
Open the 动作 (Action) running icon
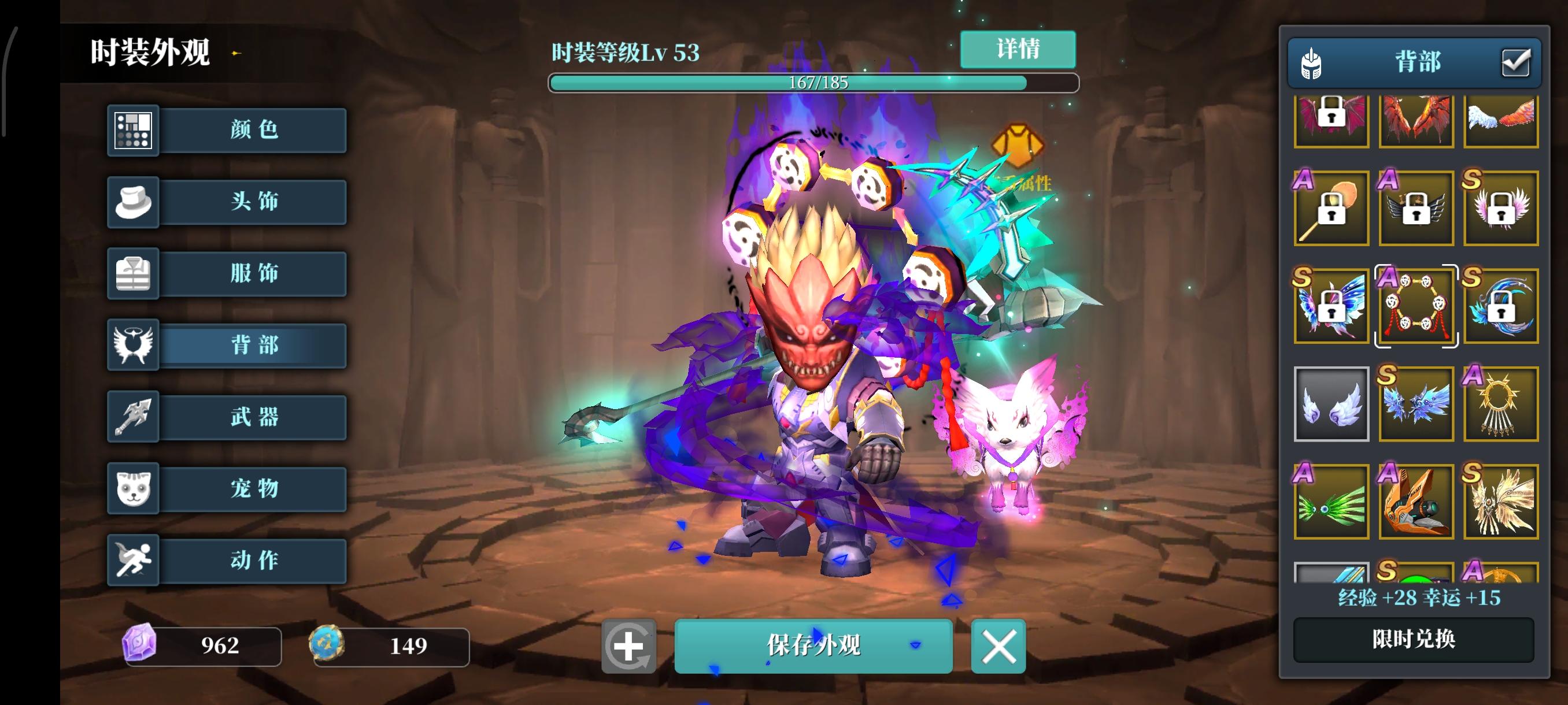pyautogui.click(x=135, y=560)
